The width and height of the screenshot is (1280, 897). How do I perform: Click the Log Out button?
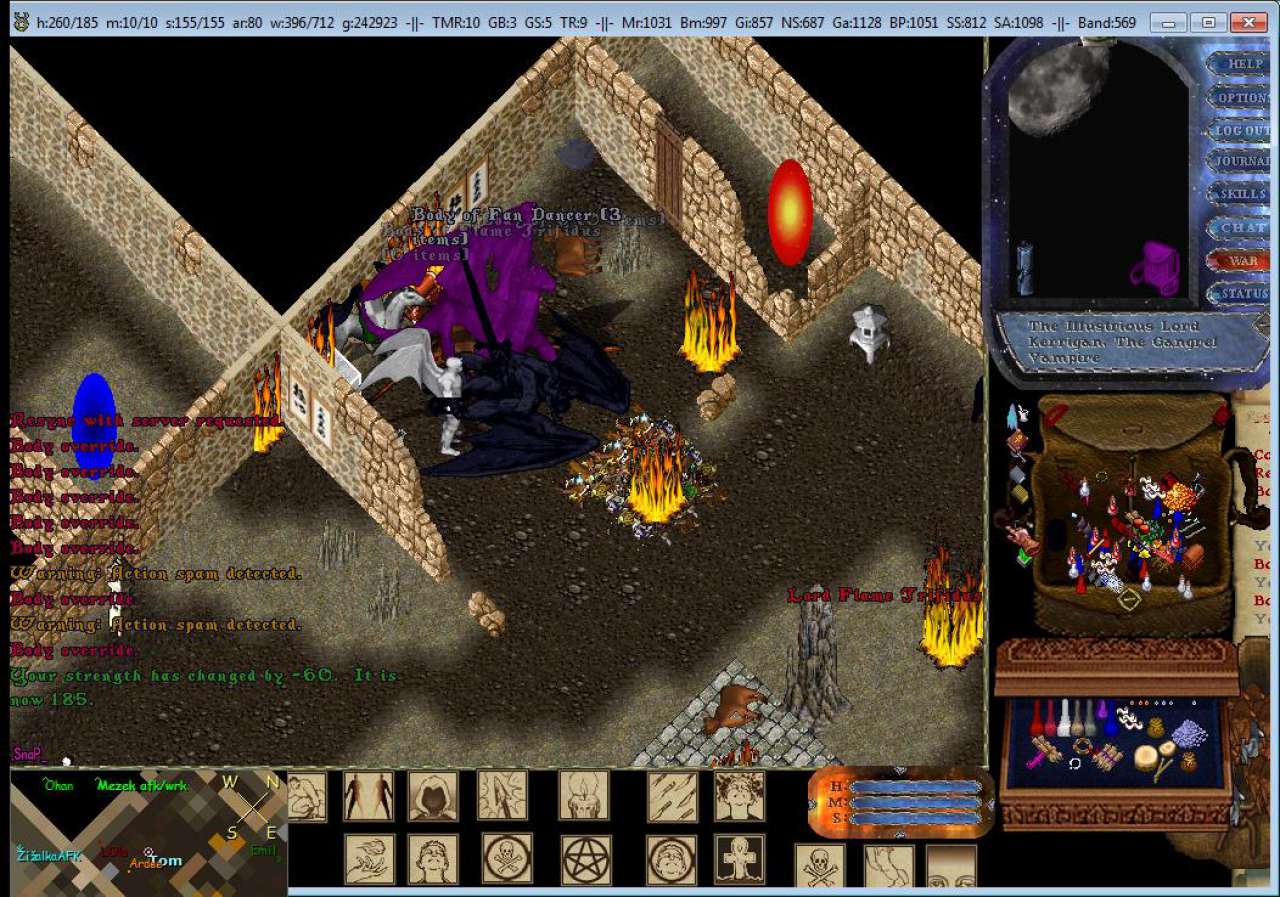(1242, 130)
